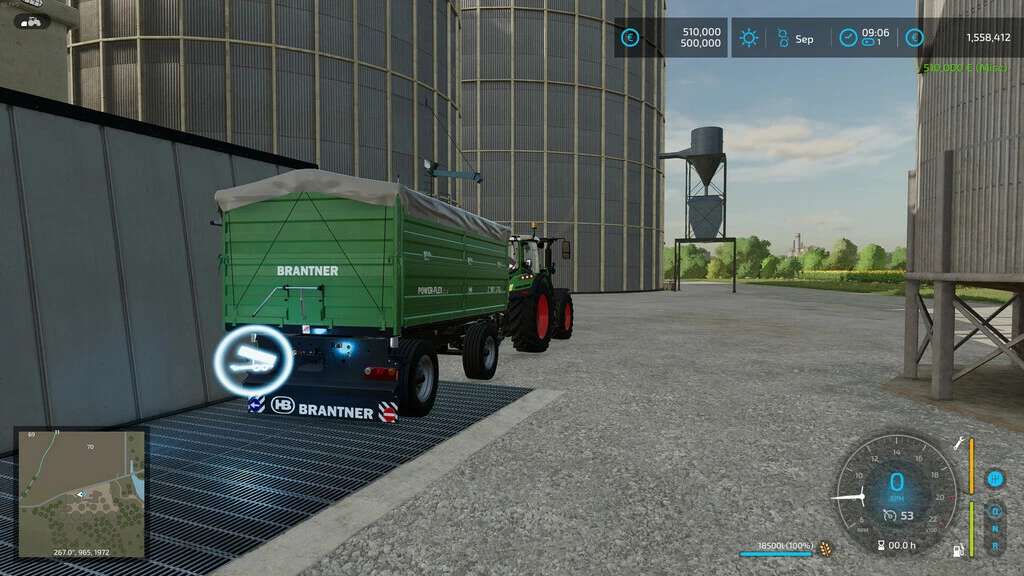This screenshot has width=1024, height=576.
Task: Click the clock icon beside 09:06
Action: [848, 38]
